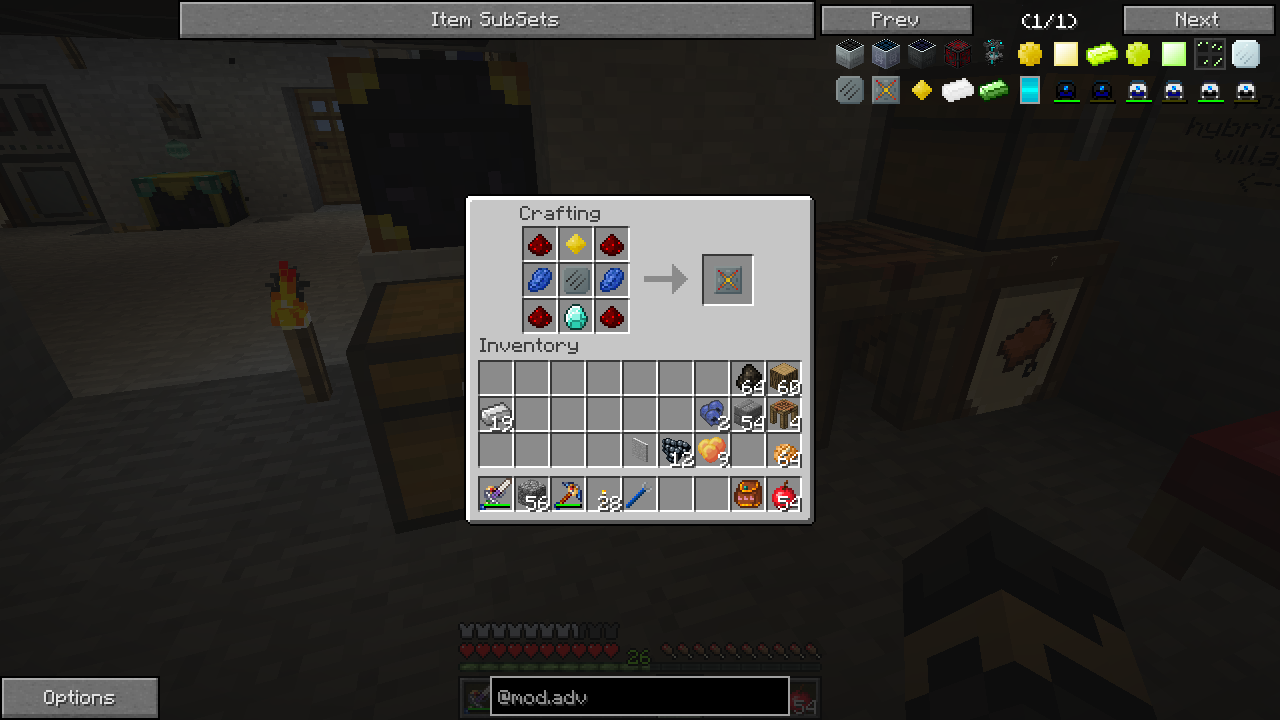
Task: Choose the cyan panel in the item list
Action: (1029, 91)
